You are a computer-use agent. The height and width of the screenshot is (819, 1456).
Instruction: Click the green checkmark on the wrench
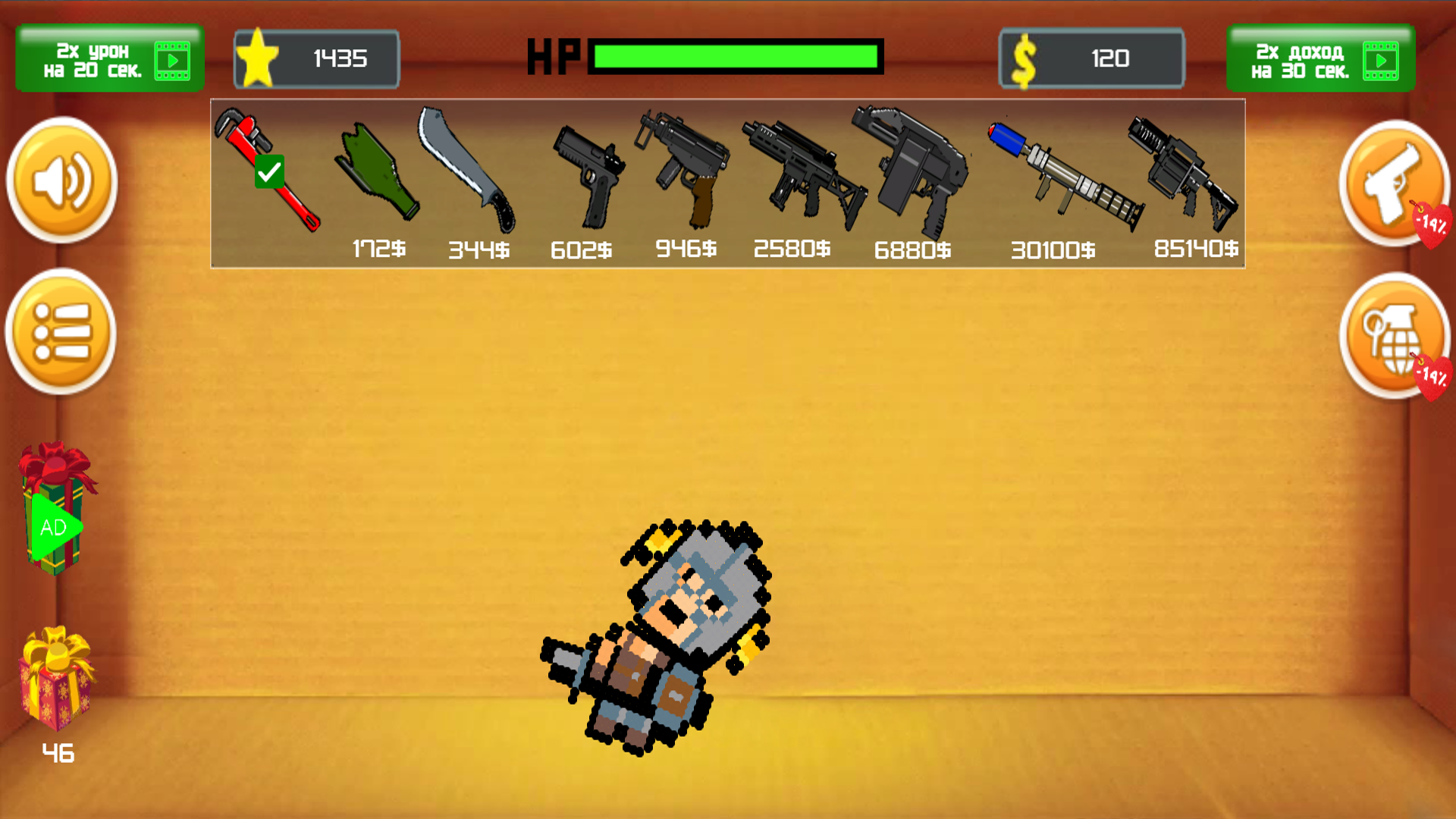point(271,171)
